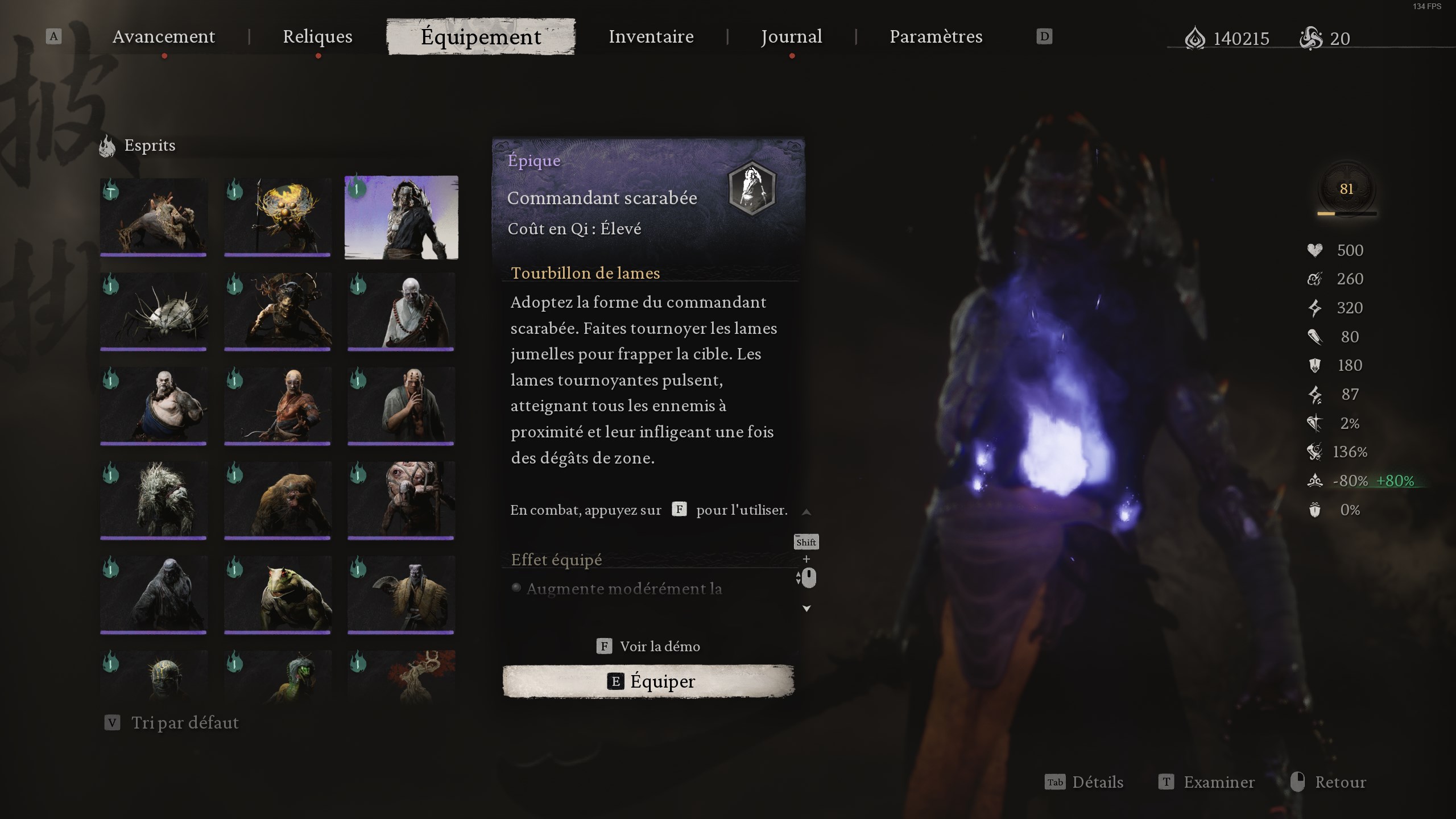The width and height of the screenshot is (1456, 819).
Task: Collapse the description with the scroll-up arrow
Action: tap(807, 511)
